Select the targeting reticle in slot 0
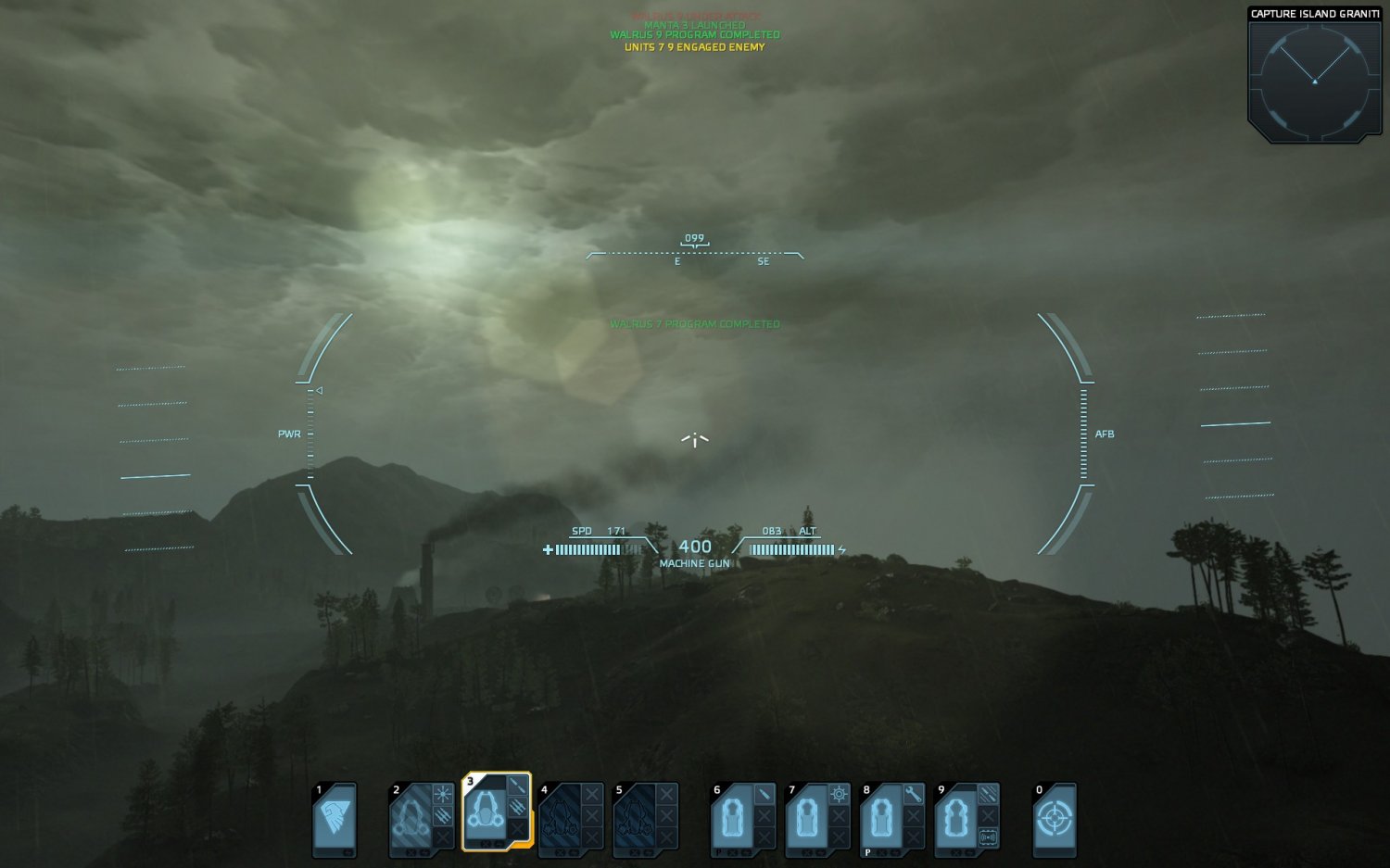This screenshot has height=868, width=1390. [x=1055, y=817]
